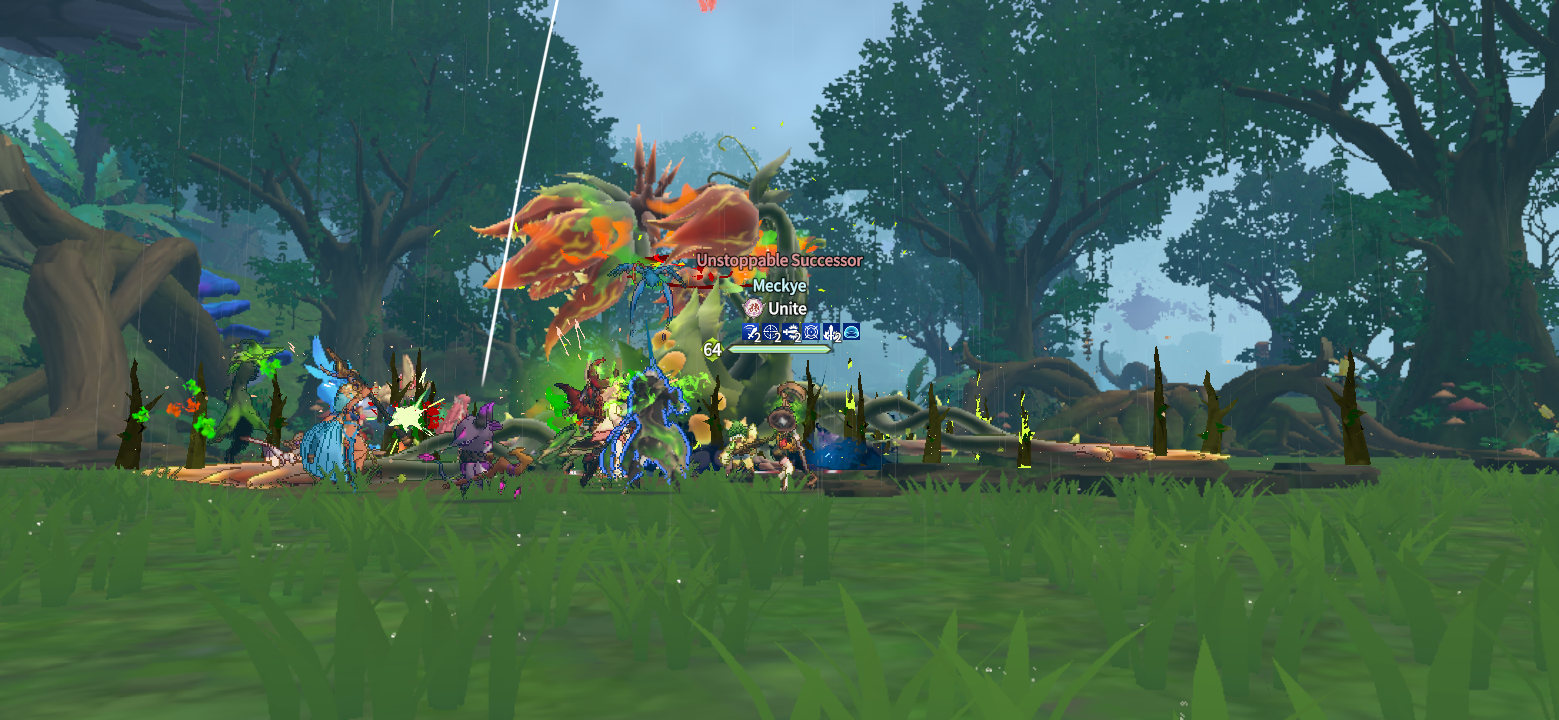The height and width of the screenshot is (720, 1559).
Task: Click the Unite guild emblem
Action: [754, 308]
